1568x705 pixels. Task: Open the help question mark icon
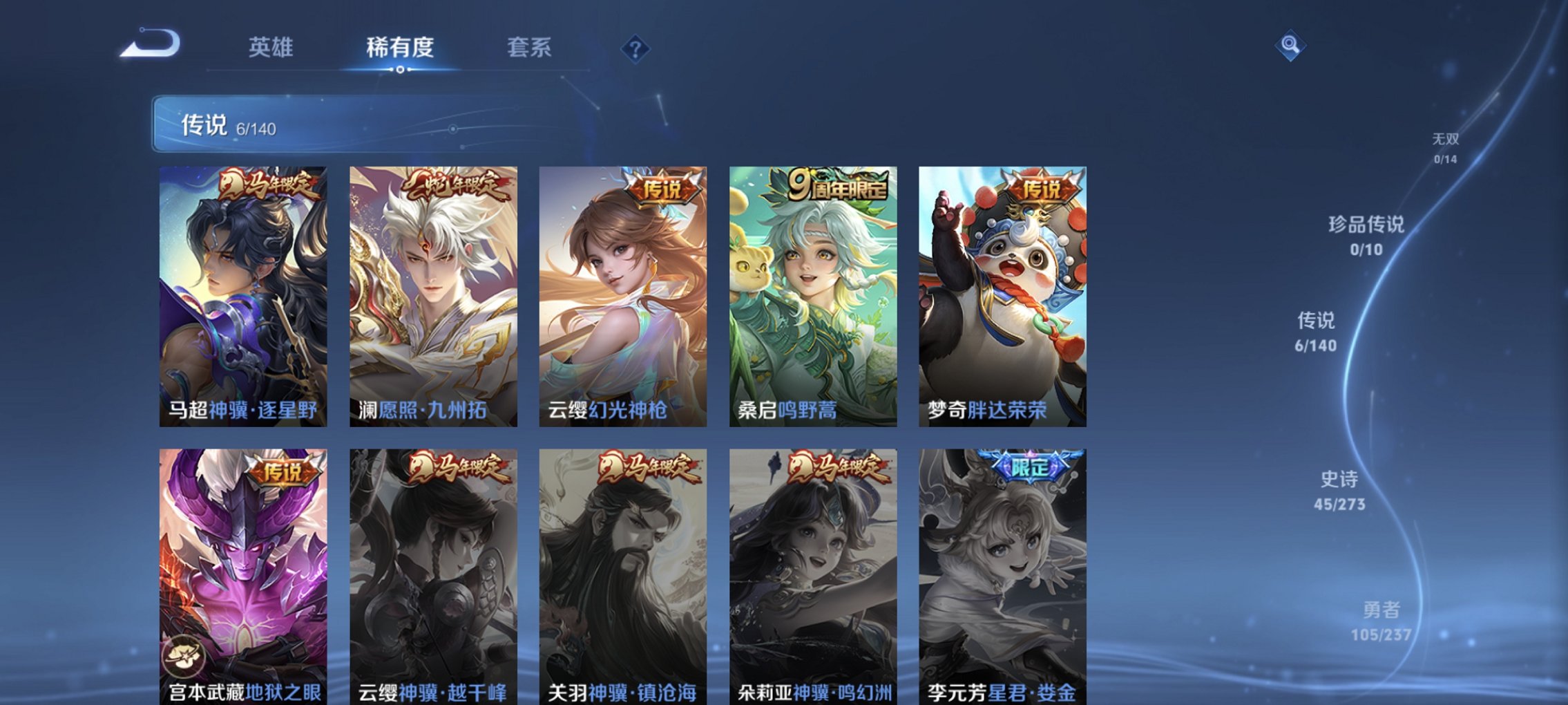pyautogui.click(x=635, y=48)
